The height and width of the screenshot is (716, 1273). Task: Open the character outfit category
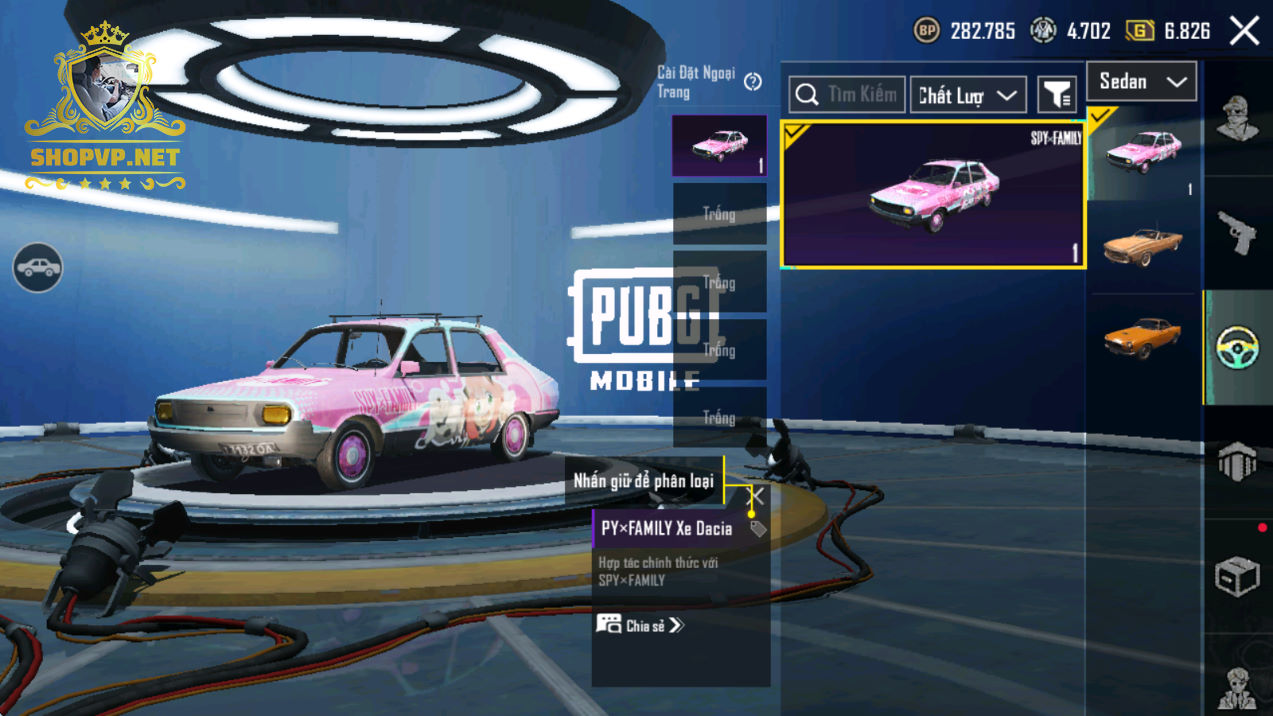point(1238,119)
